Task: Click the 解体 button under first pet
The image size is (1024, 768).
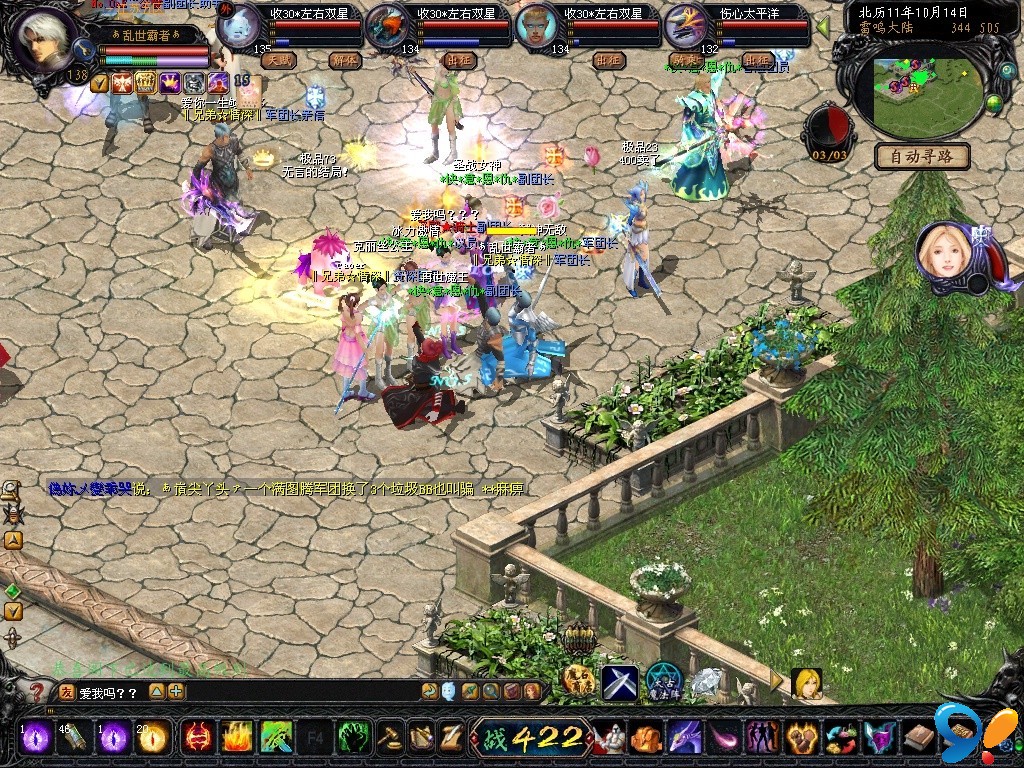Action: click(x=345, y=60)
